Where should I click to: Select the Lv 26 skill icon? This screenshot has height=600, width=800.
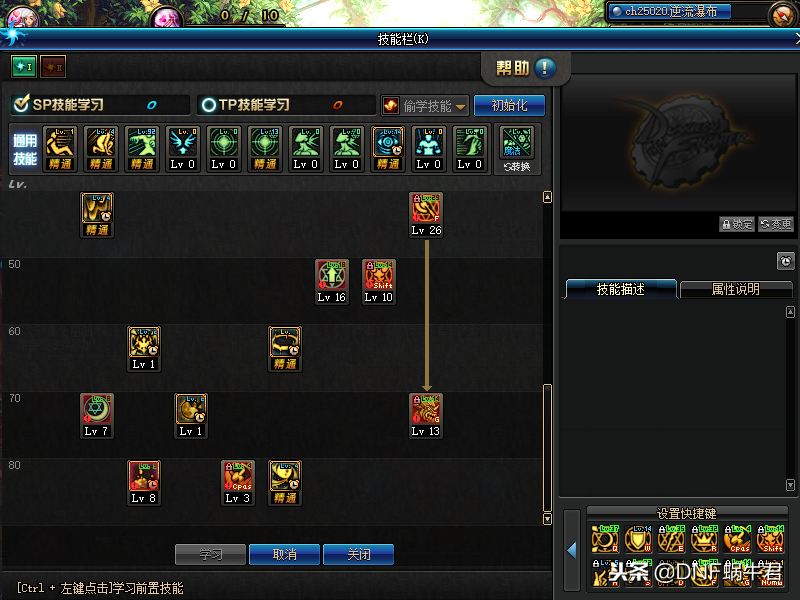point(426,209)
